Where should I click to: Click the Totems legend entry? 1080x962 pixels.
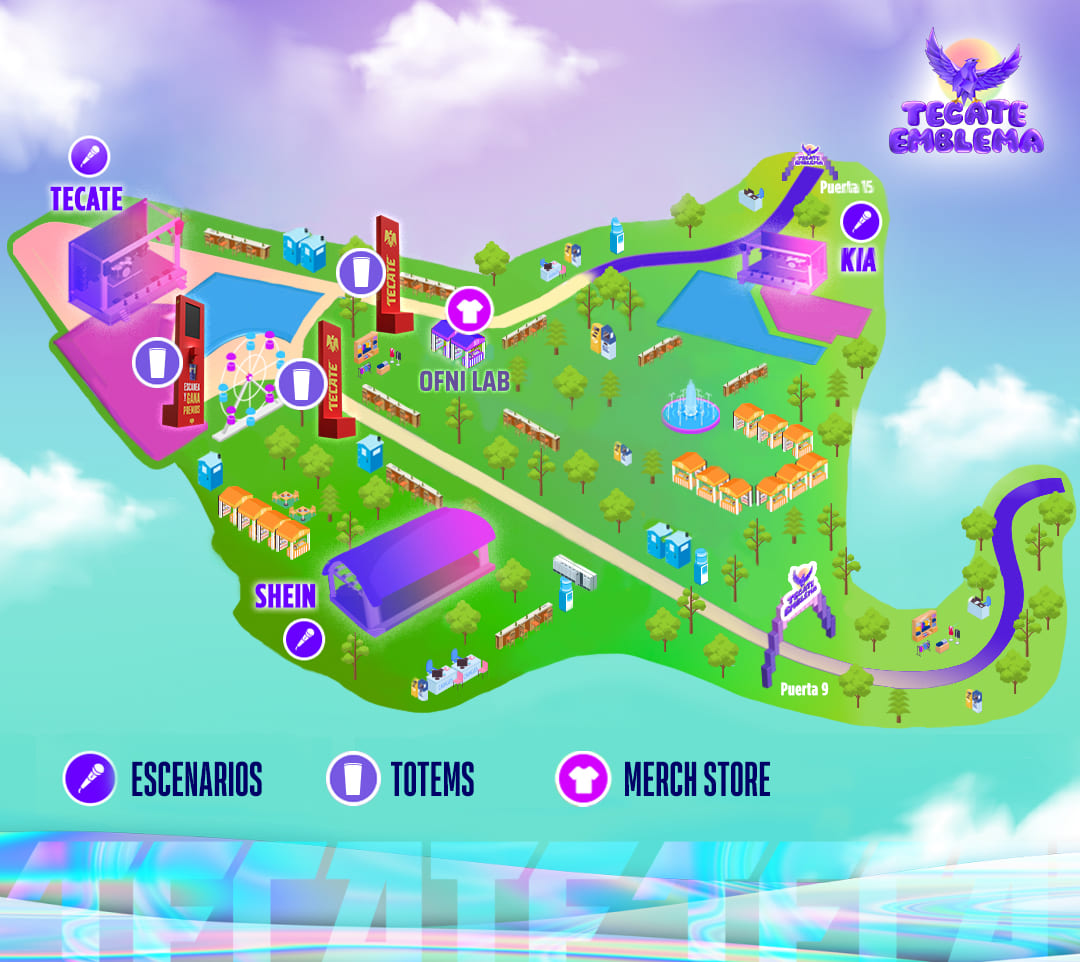401,779
